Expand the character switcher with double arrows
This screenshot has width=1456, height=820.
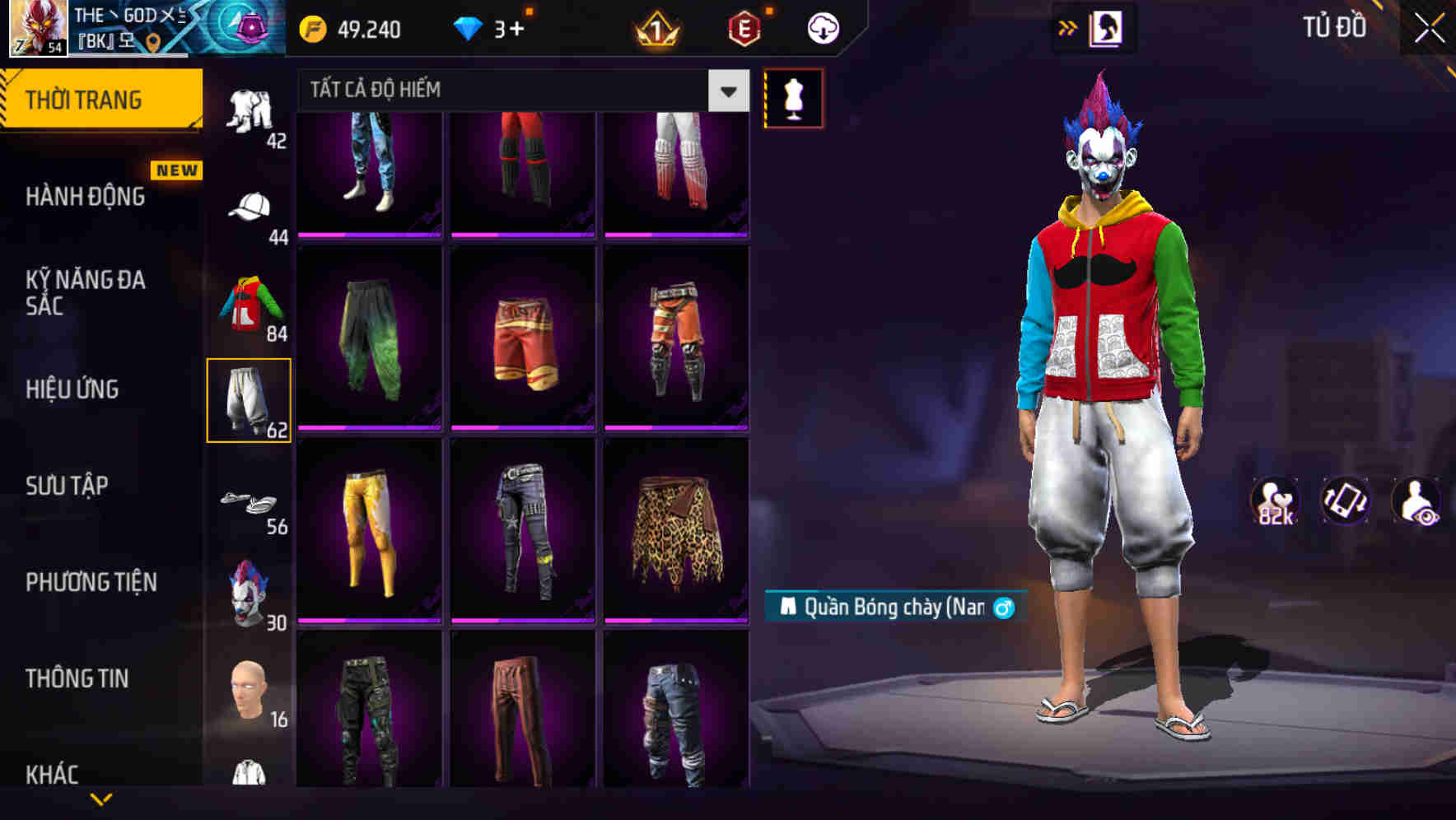pyautogui.click(x=1066, y=26)
